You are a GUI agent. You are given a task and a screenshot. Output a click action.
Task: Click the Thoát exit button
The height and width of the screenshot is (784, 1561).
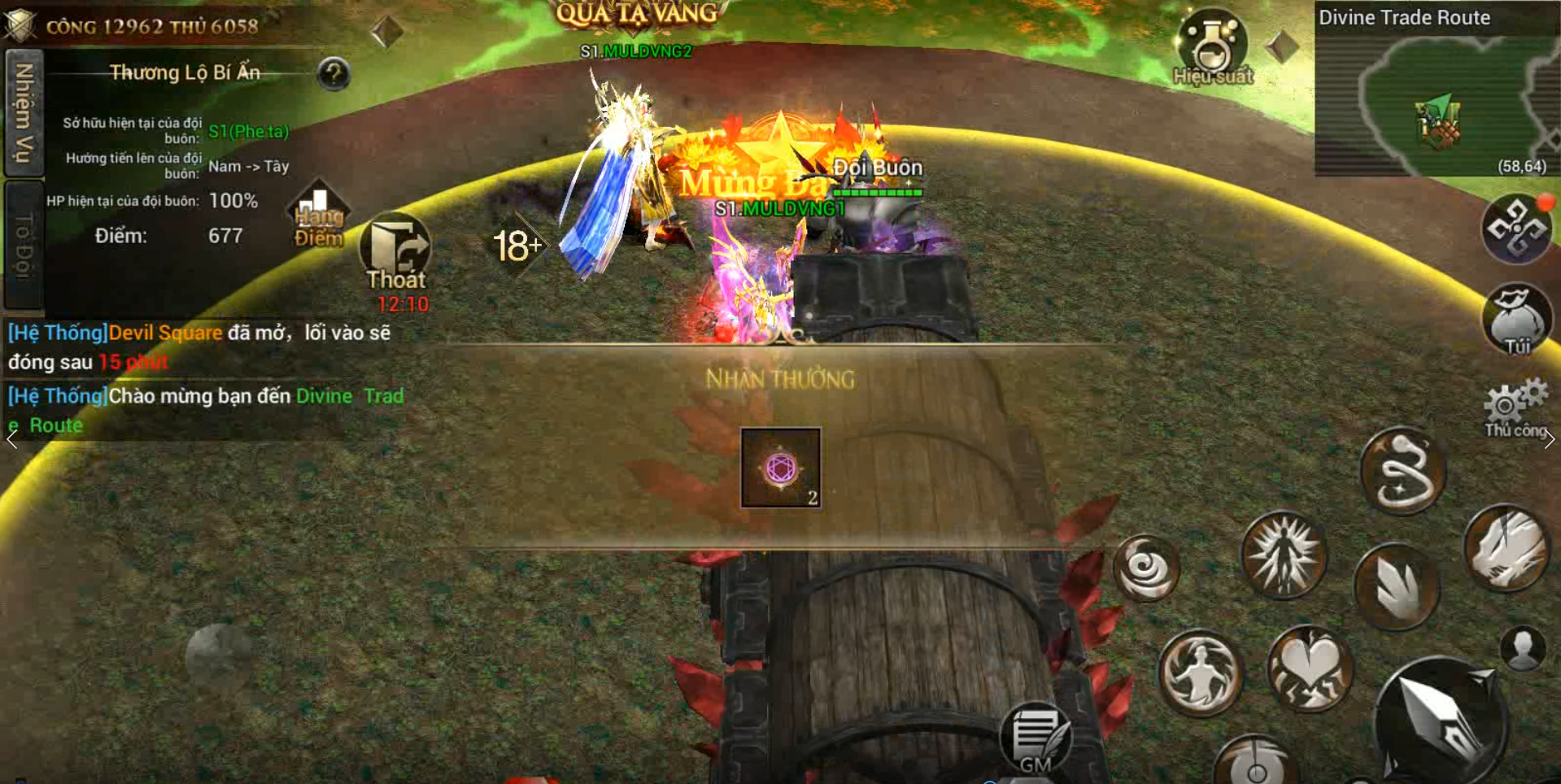[396, 254]
